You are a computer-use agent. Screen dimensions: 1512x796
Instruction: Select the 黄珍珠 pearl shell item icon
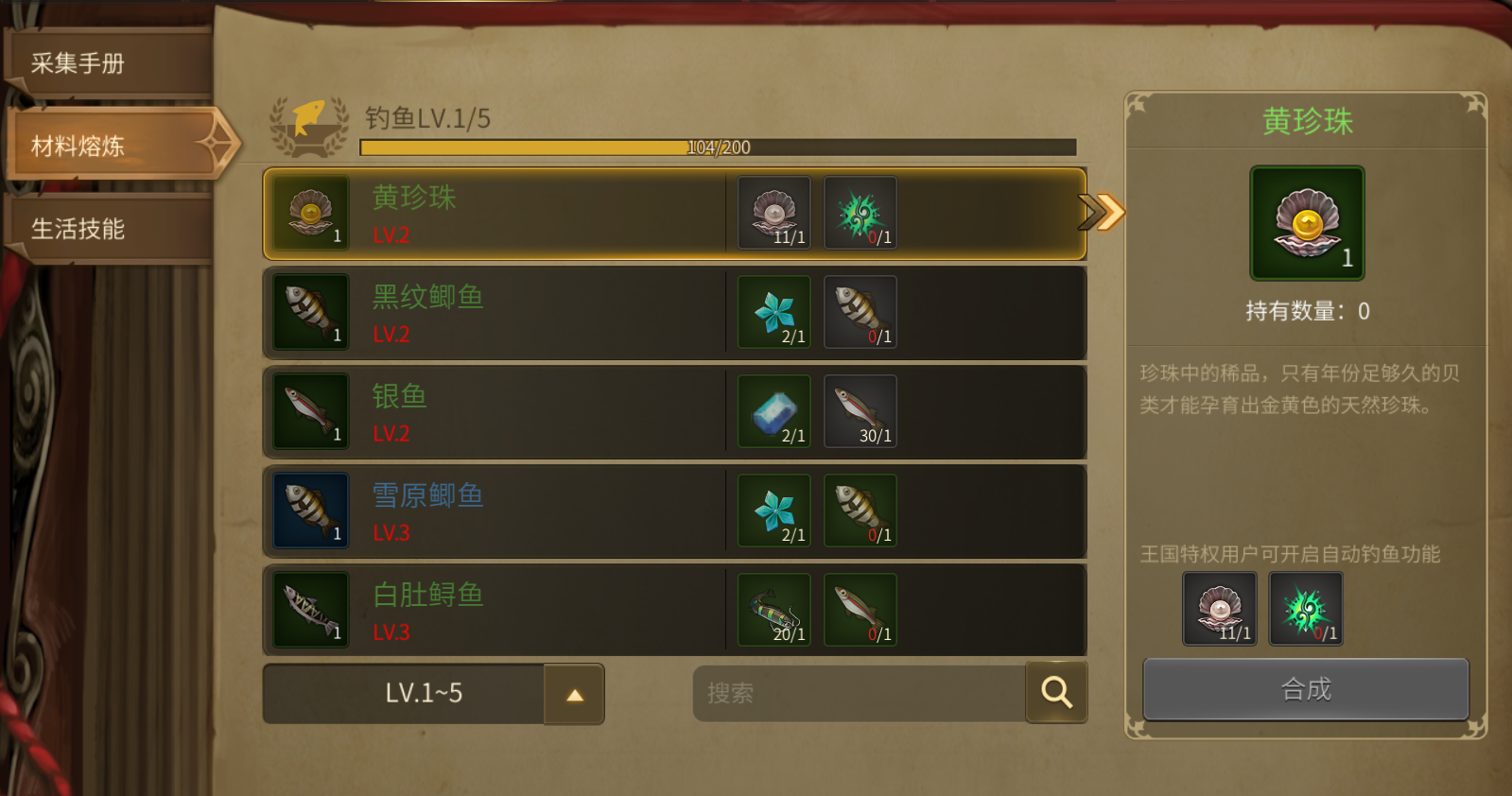[309, 213]
